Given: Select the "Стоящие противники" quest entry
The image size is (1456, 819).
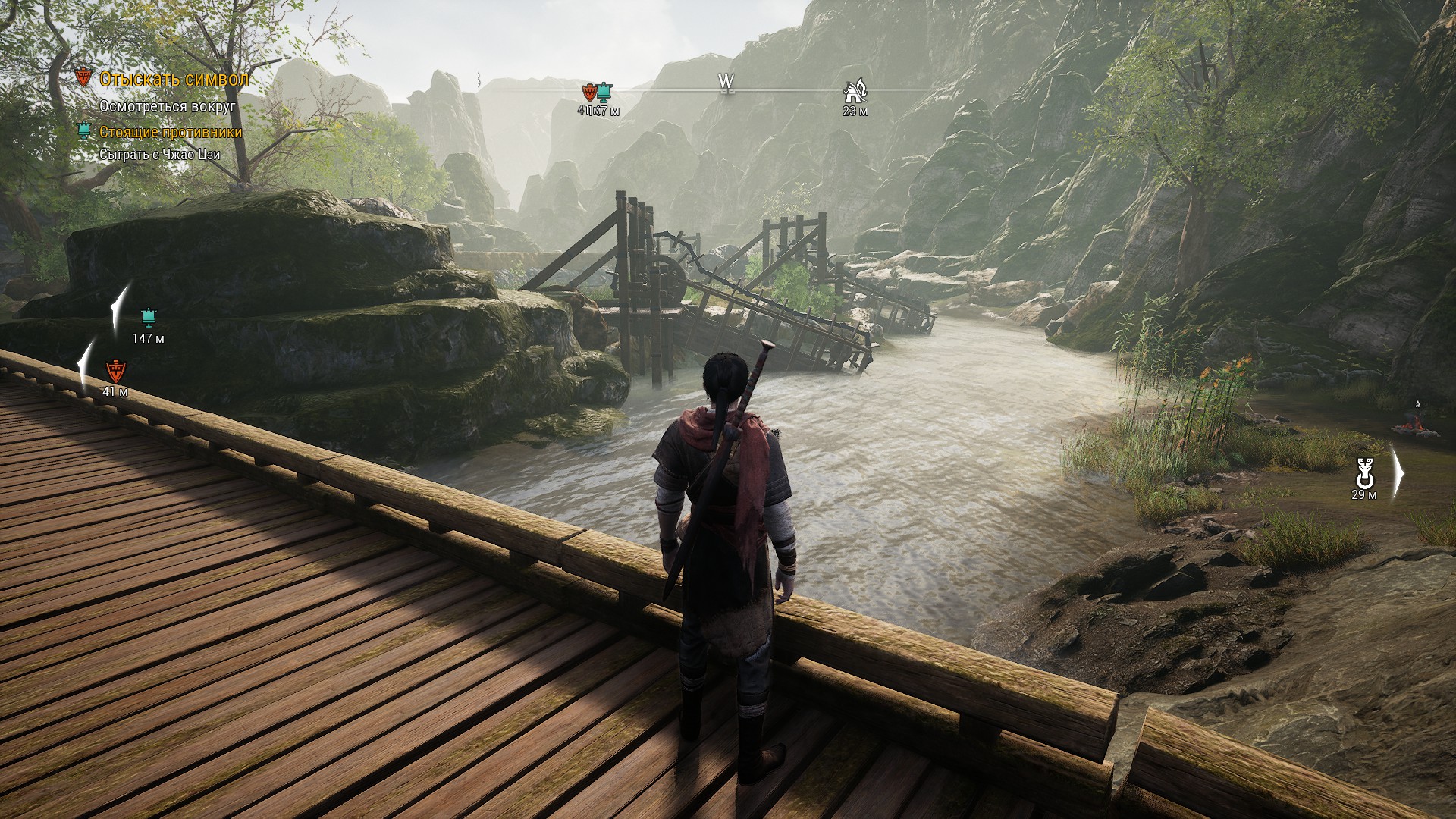Looking at the screenshot, I should pyautogui.click(x=171, y=132).
